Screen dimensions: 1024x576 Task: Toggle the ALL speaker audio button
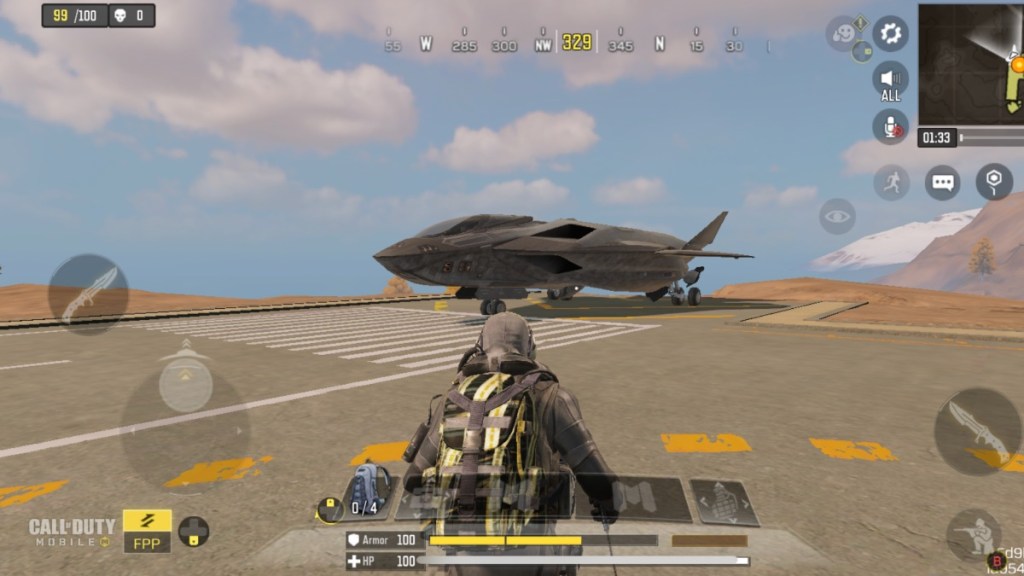890,80
